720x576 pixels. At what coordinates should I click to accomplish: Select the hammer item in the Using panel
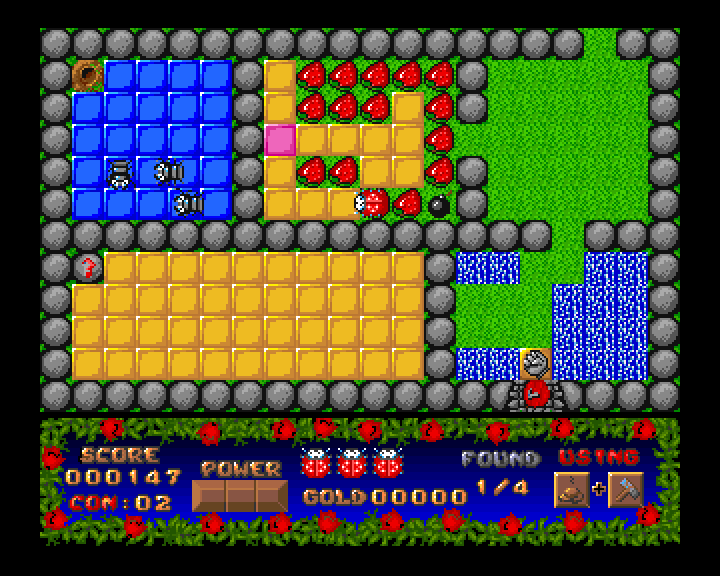coord(625,490)
